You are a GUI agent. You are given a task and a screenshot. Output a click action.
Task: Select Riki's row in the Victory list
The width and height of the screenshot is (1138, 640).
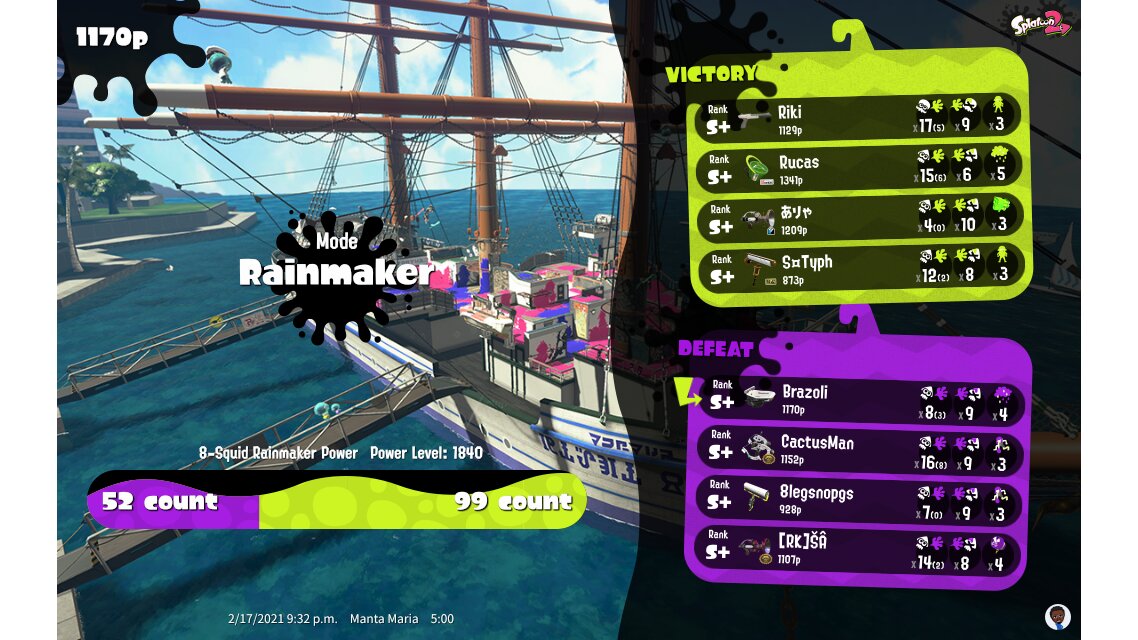pos(858,118)
